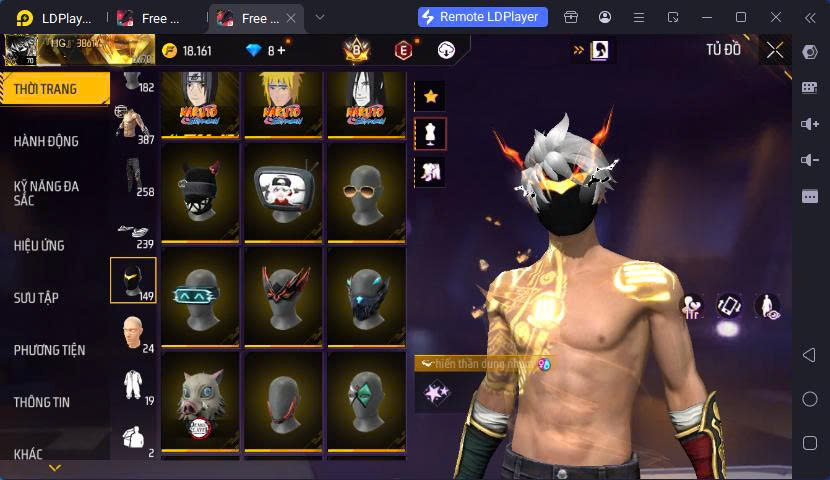Switch to Kỹ Năng Đa Sắc tab
The width and height of the screenshot is (830, 480).
(x=46, y=193)
